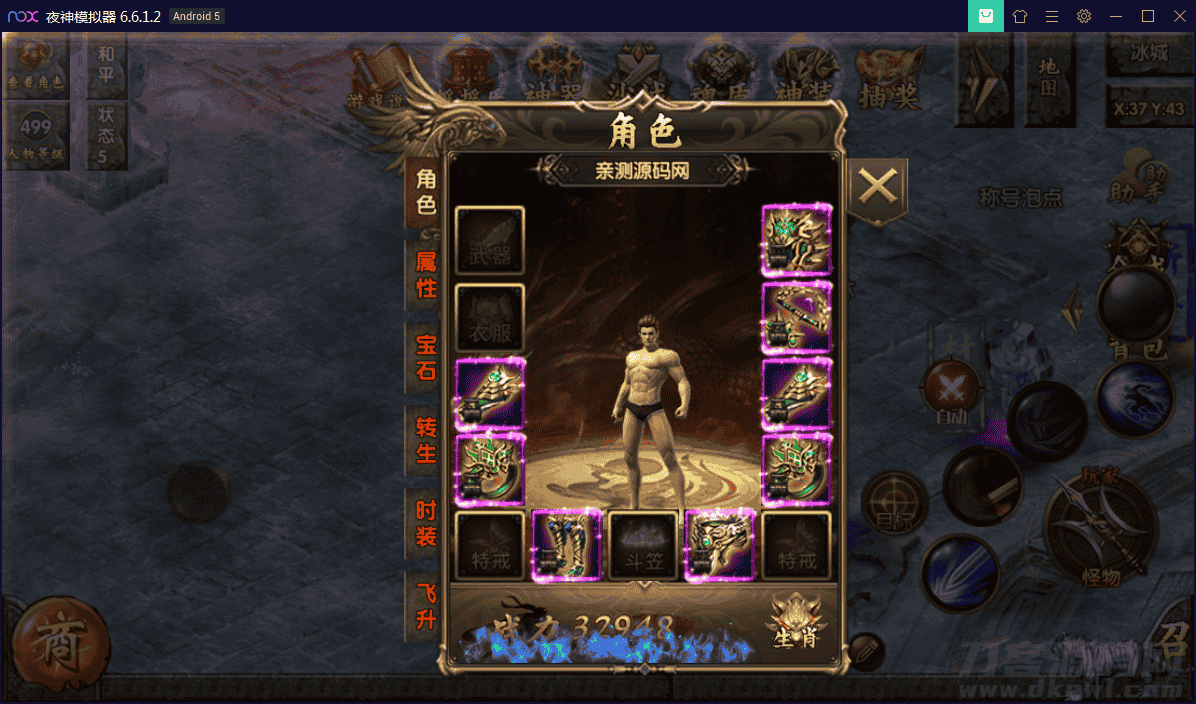
Task: Select the empty 衣服 clothing slot
Action: tap(490, 319)
